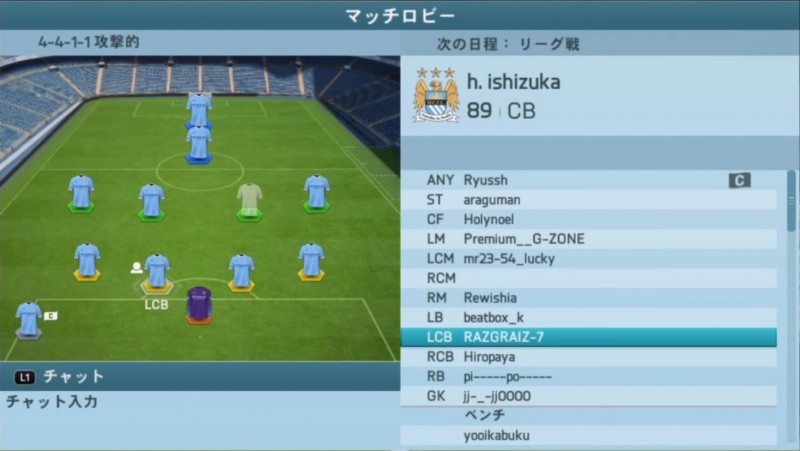This screenshot has width=800, height=451.
Task: Pick the GK jj-_-jj0000 row
Action: pyautogui.click(x=588, y=396)
